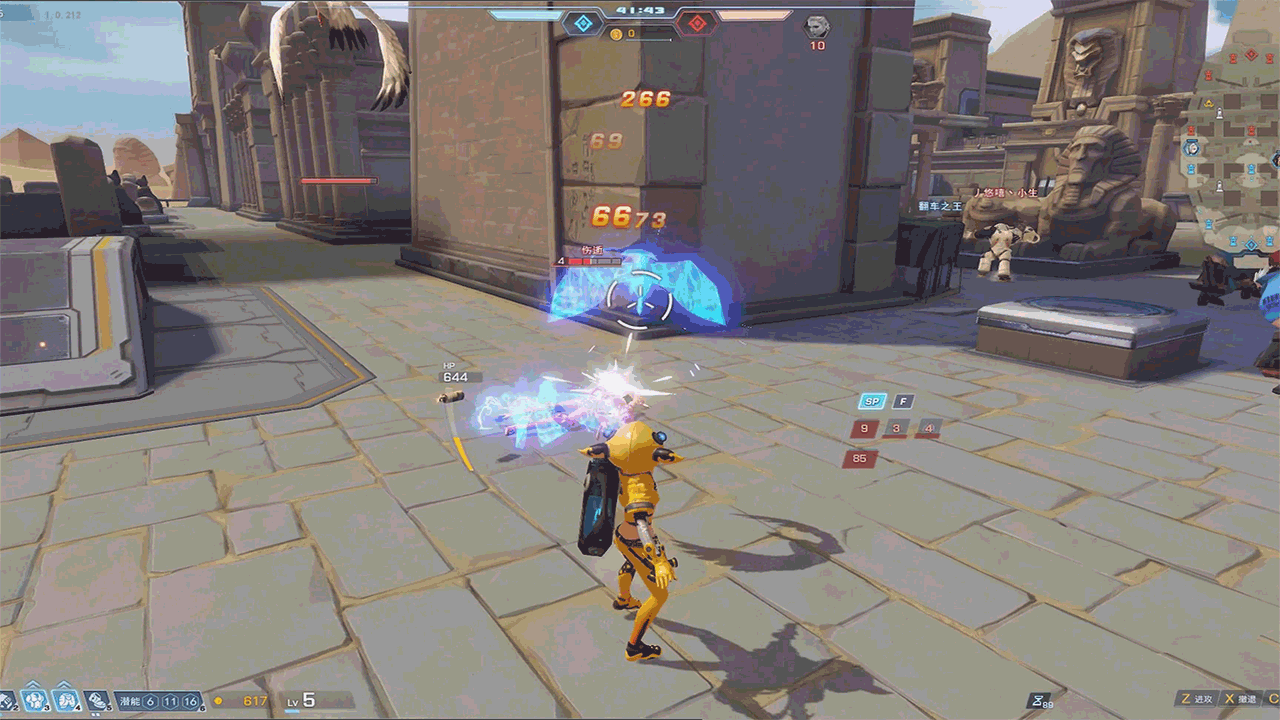Select the enemy hero portrait
1280x720 pixels.
pos(817,26)
